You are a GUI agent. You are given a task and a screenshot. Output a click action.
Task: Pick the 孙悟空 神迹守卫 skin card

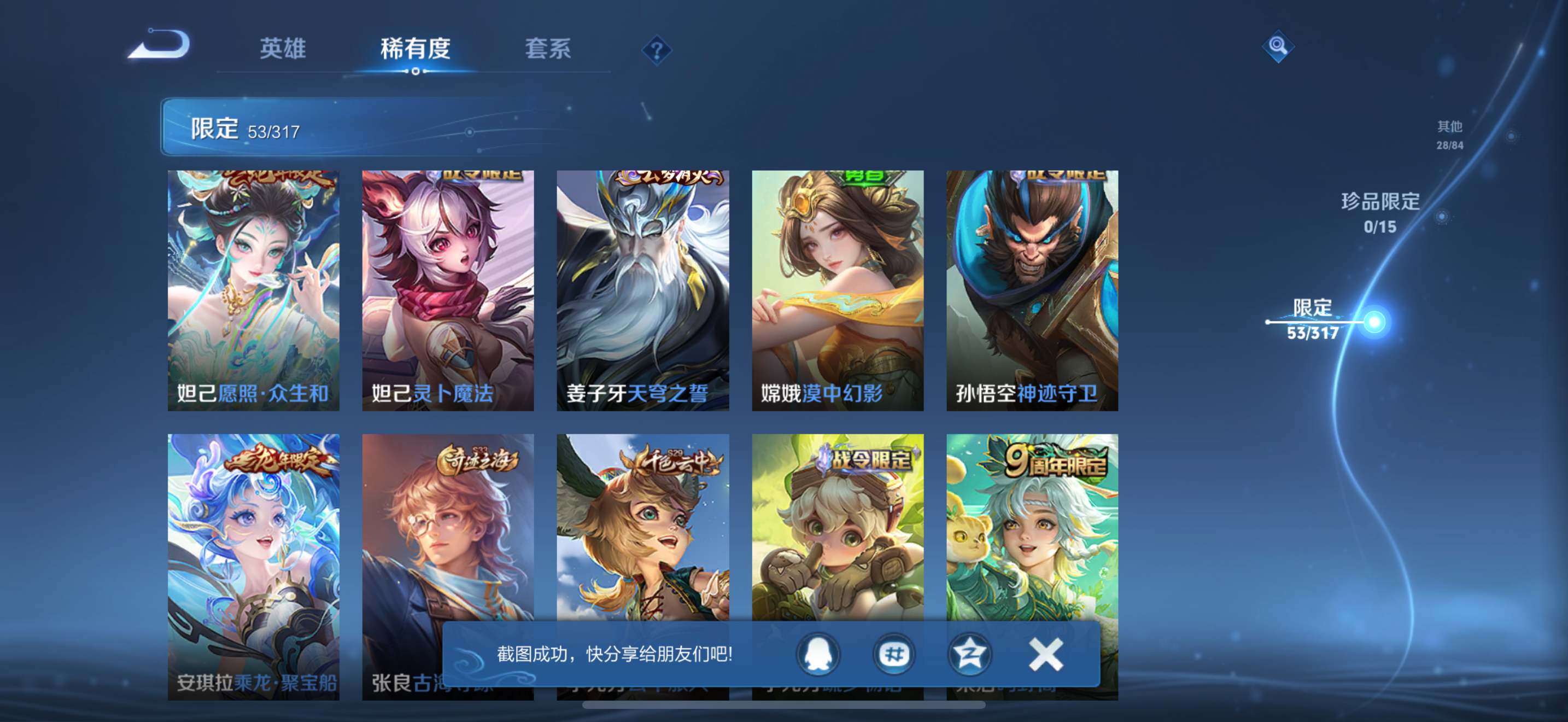coord(1032,290)
